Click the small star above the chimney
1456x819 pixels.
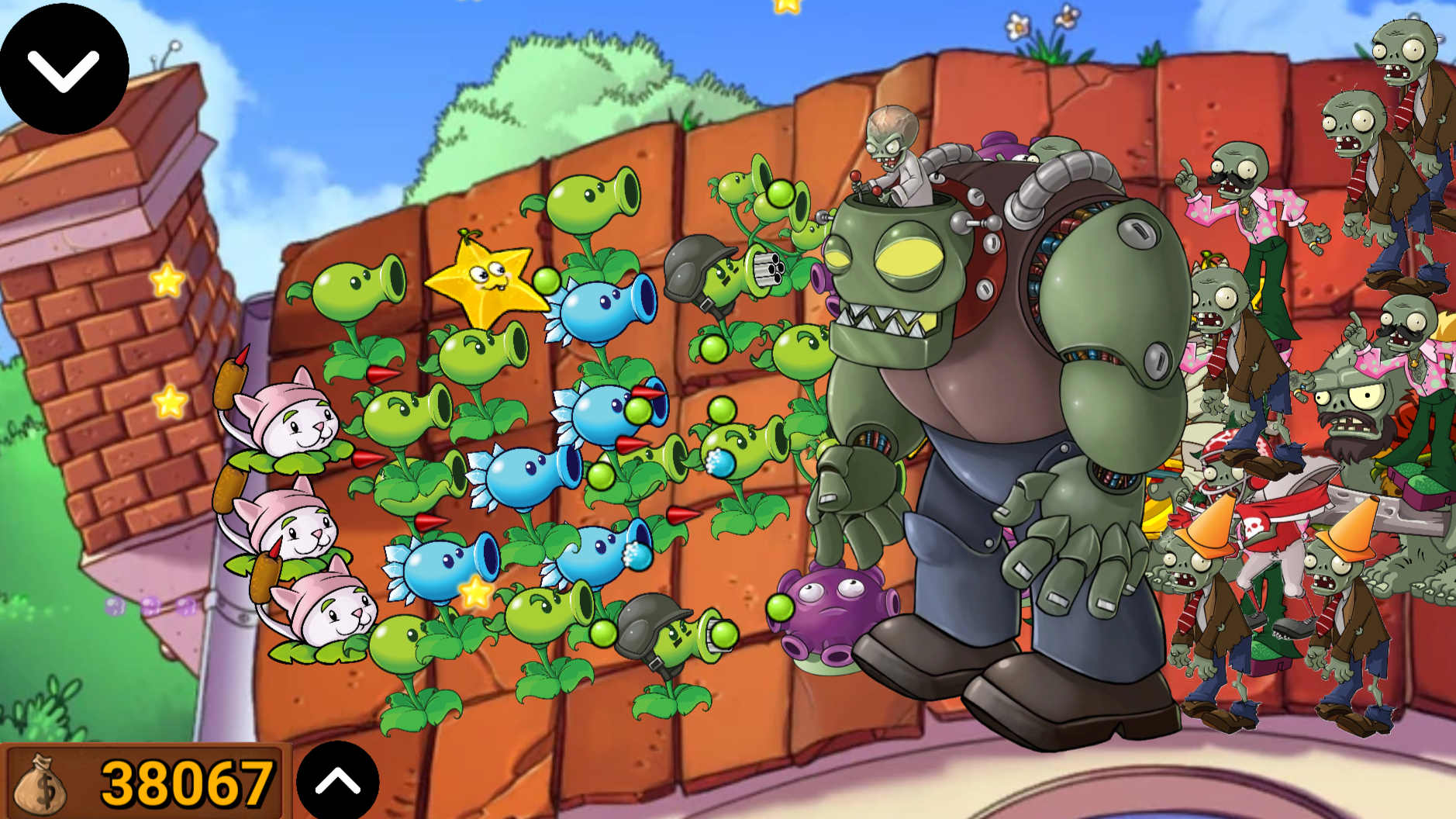(165, 278)
